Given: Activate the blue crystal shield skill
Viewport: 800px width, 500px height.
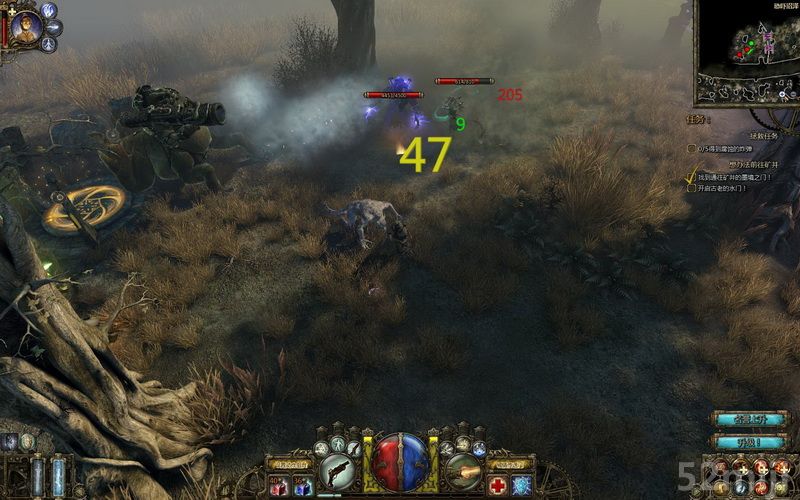Looking at the screenshot, I should [522, 486].
